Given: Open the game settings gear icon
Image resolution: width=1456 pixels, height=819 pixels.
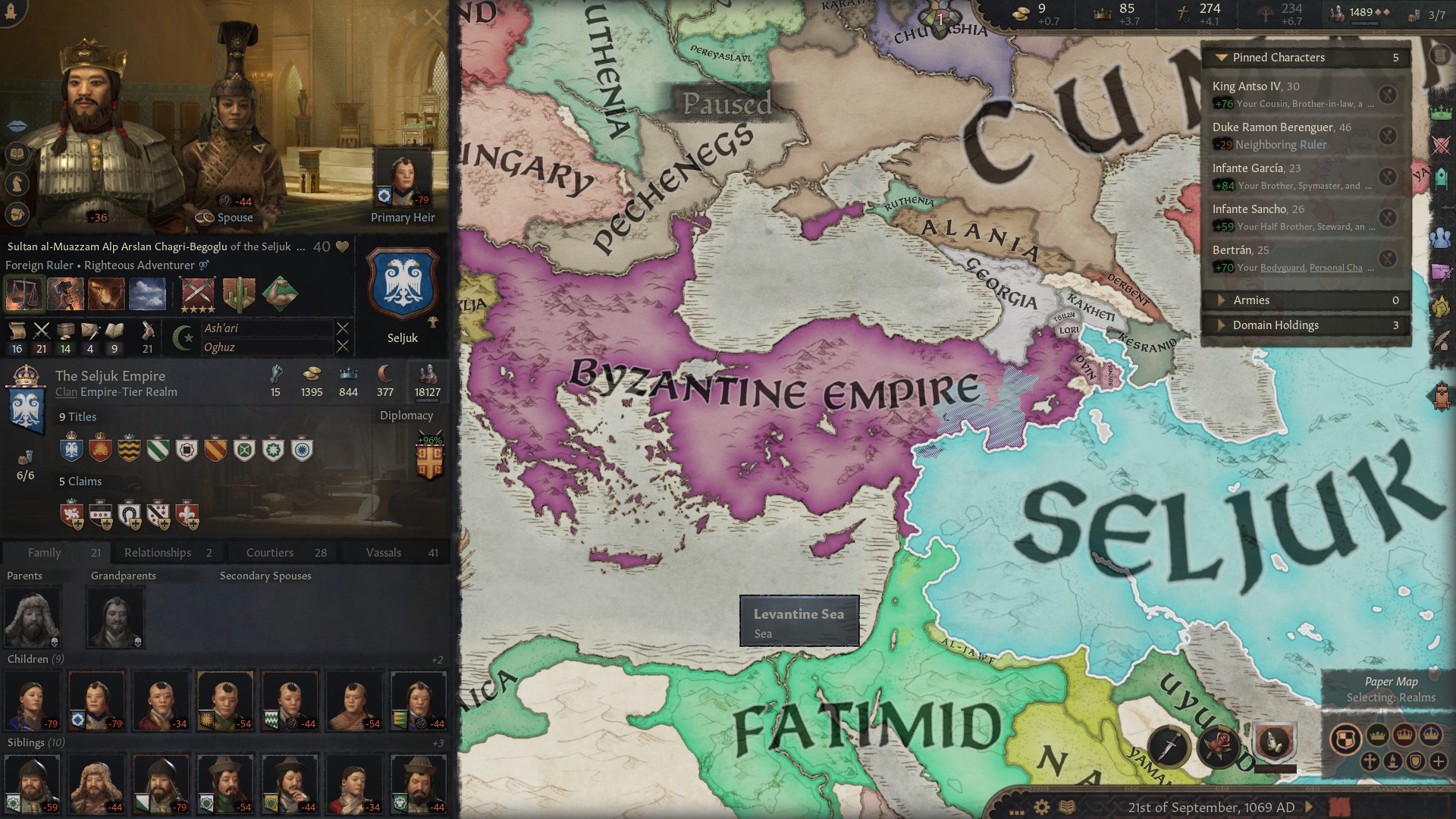Looking at the screenshot, I should tap(1041, 807).
